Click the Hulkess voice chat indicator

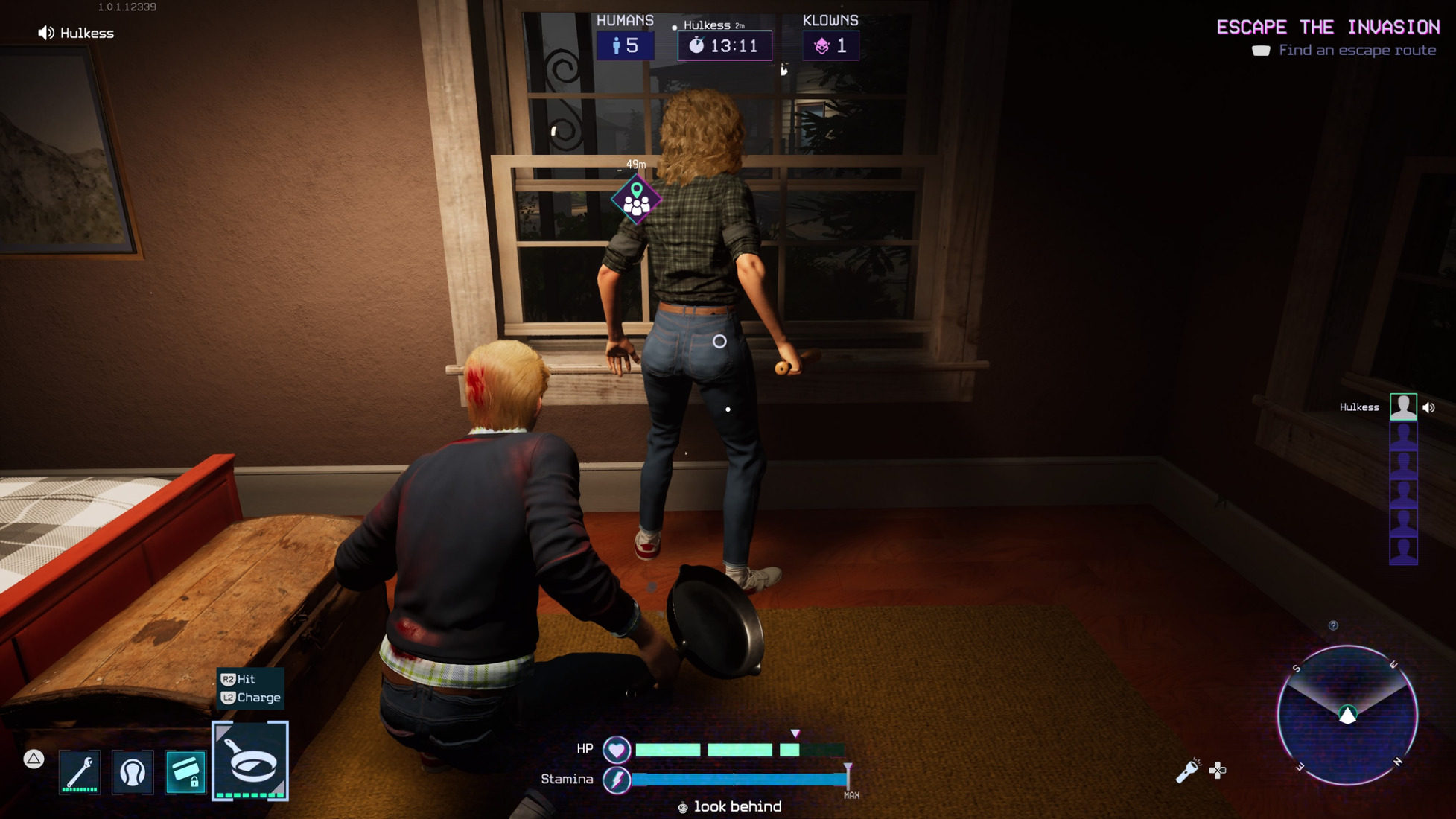[x=46, y=33]
